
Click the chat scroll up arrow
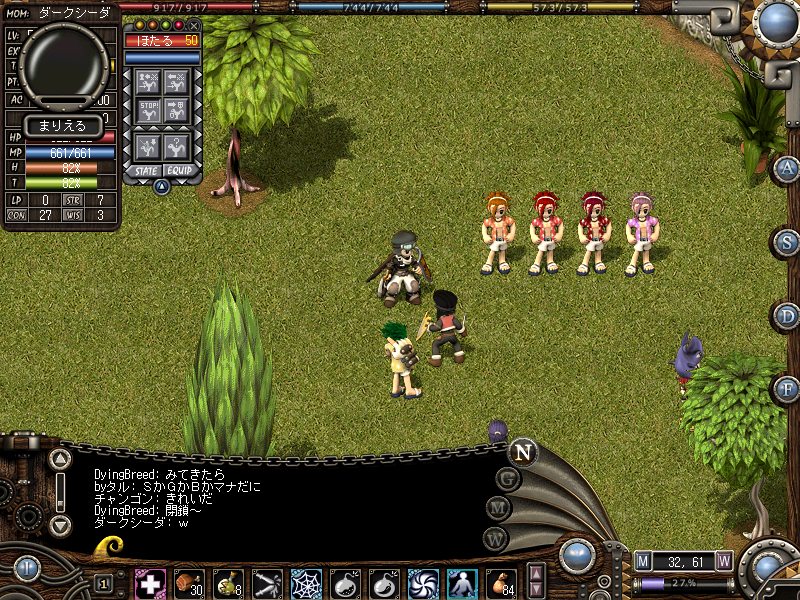61,460
